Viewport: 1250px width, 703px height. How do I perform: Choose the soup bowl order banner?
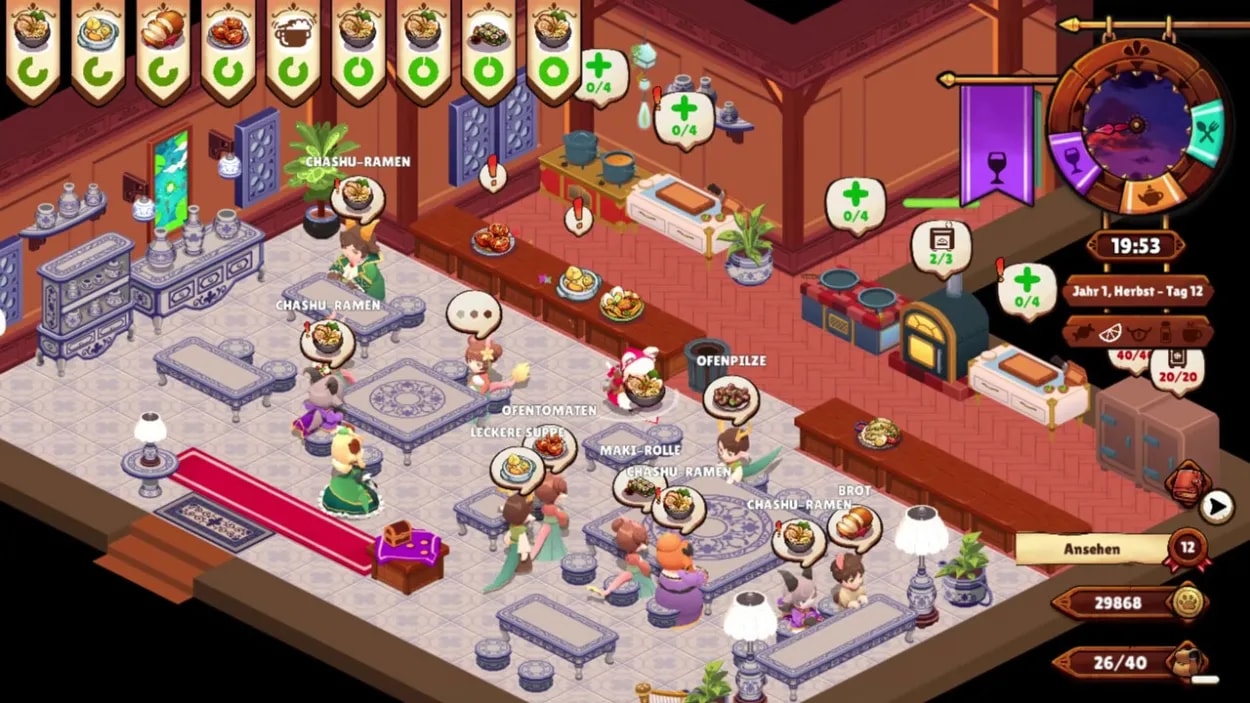tap(97, 48)
